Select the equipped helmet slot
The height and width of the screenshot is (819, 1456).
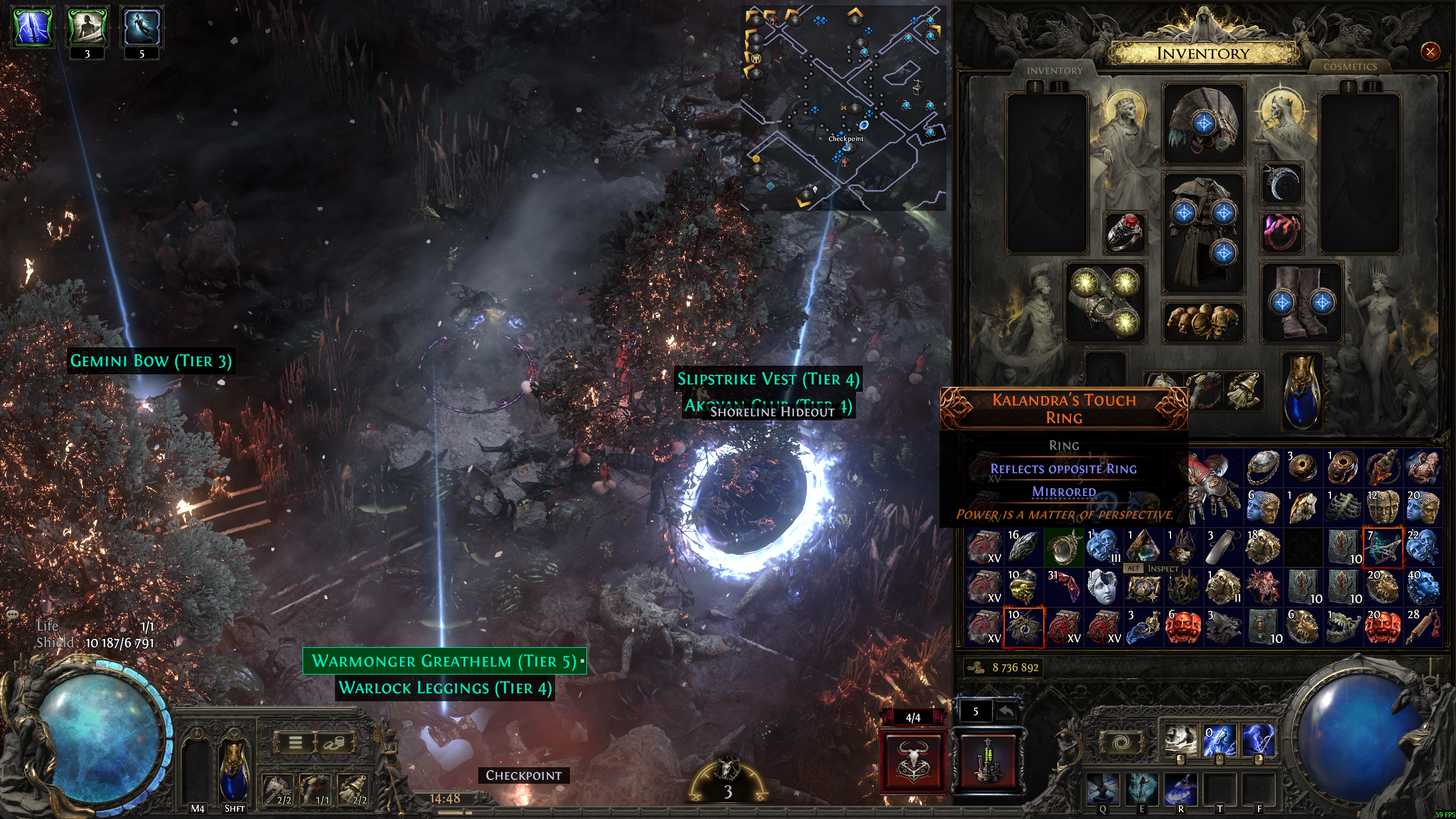(1203, 123)
